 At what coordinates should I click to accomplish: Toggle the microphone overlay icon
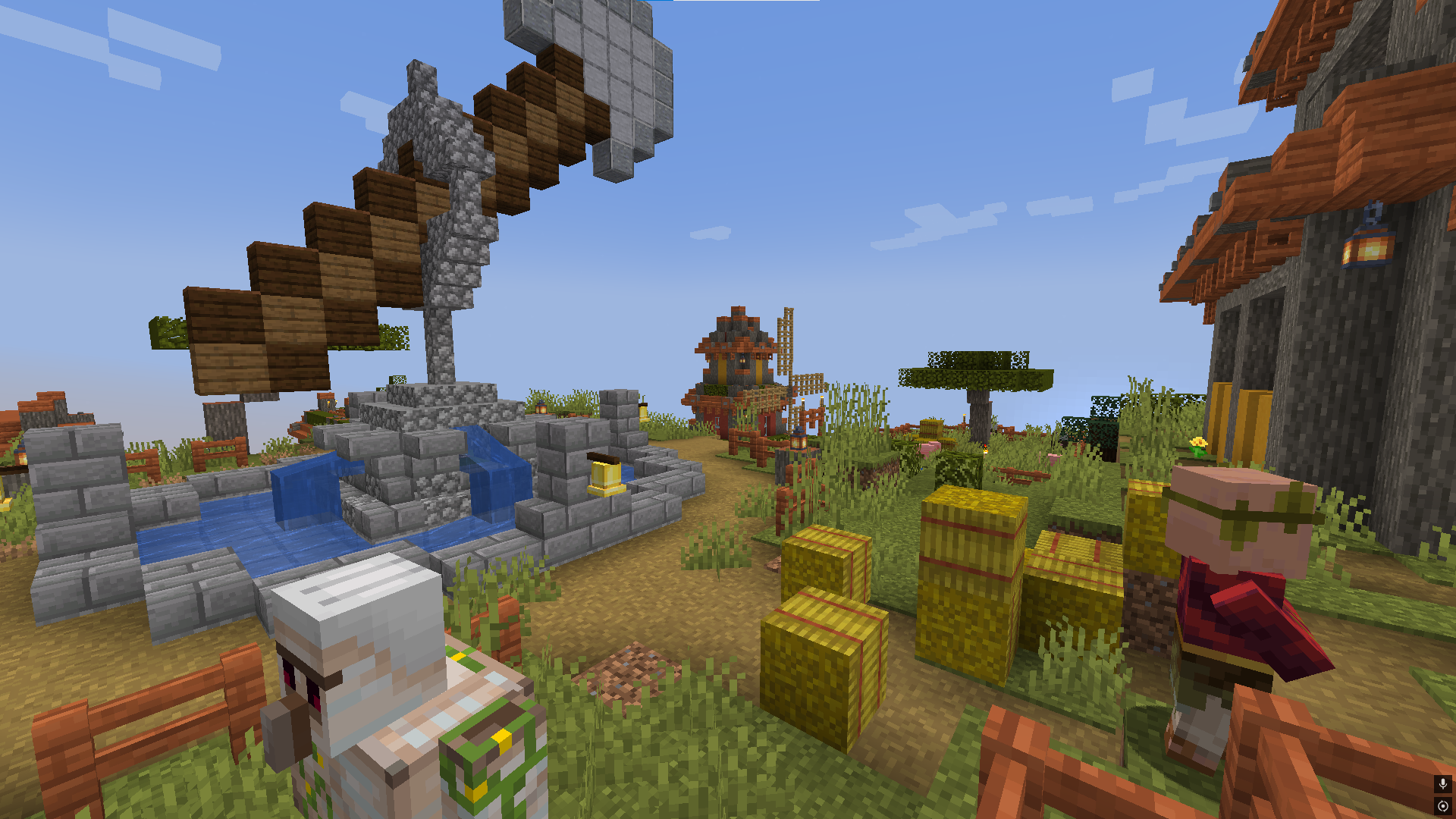coord(1442,783)
